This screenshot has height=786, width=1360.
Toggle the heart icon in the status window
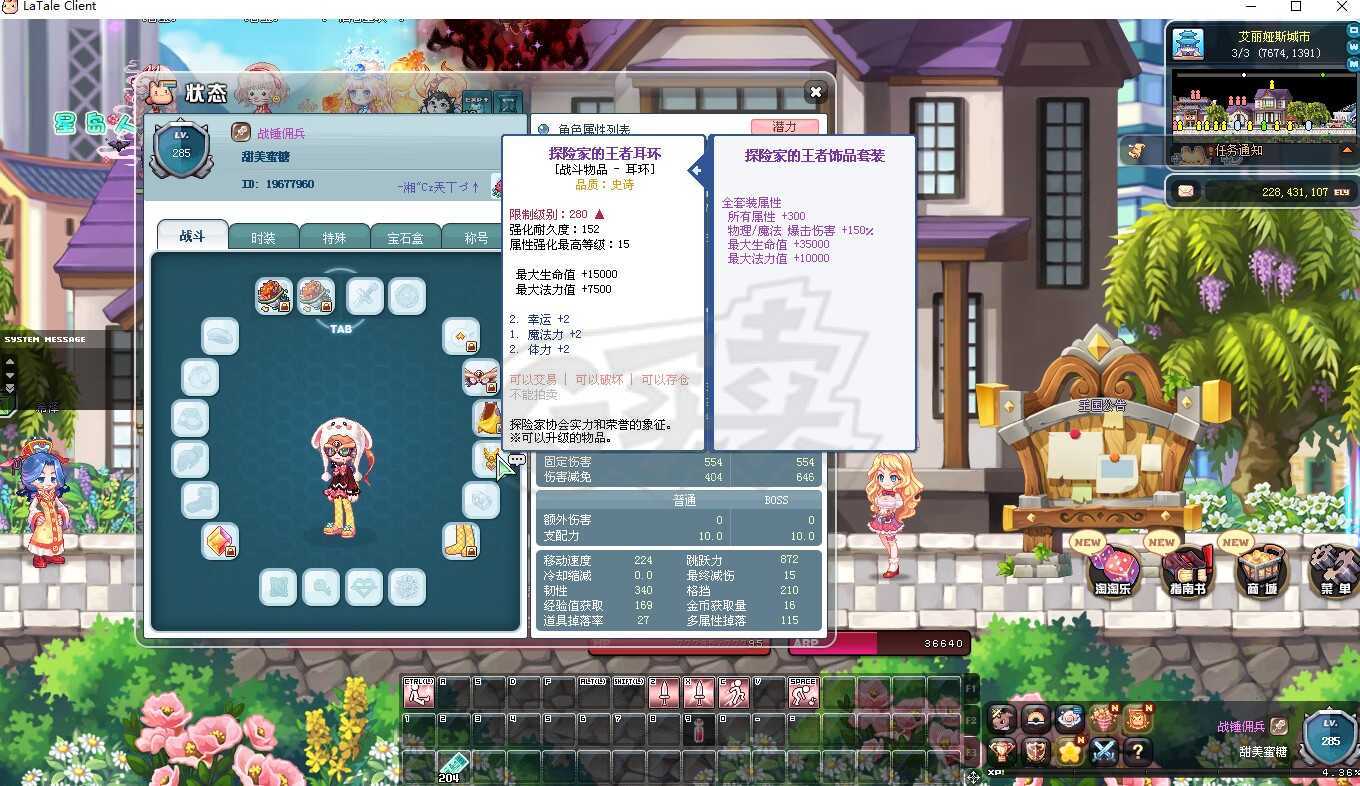[363, 588]
